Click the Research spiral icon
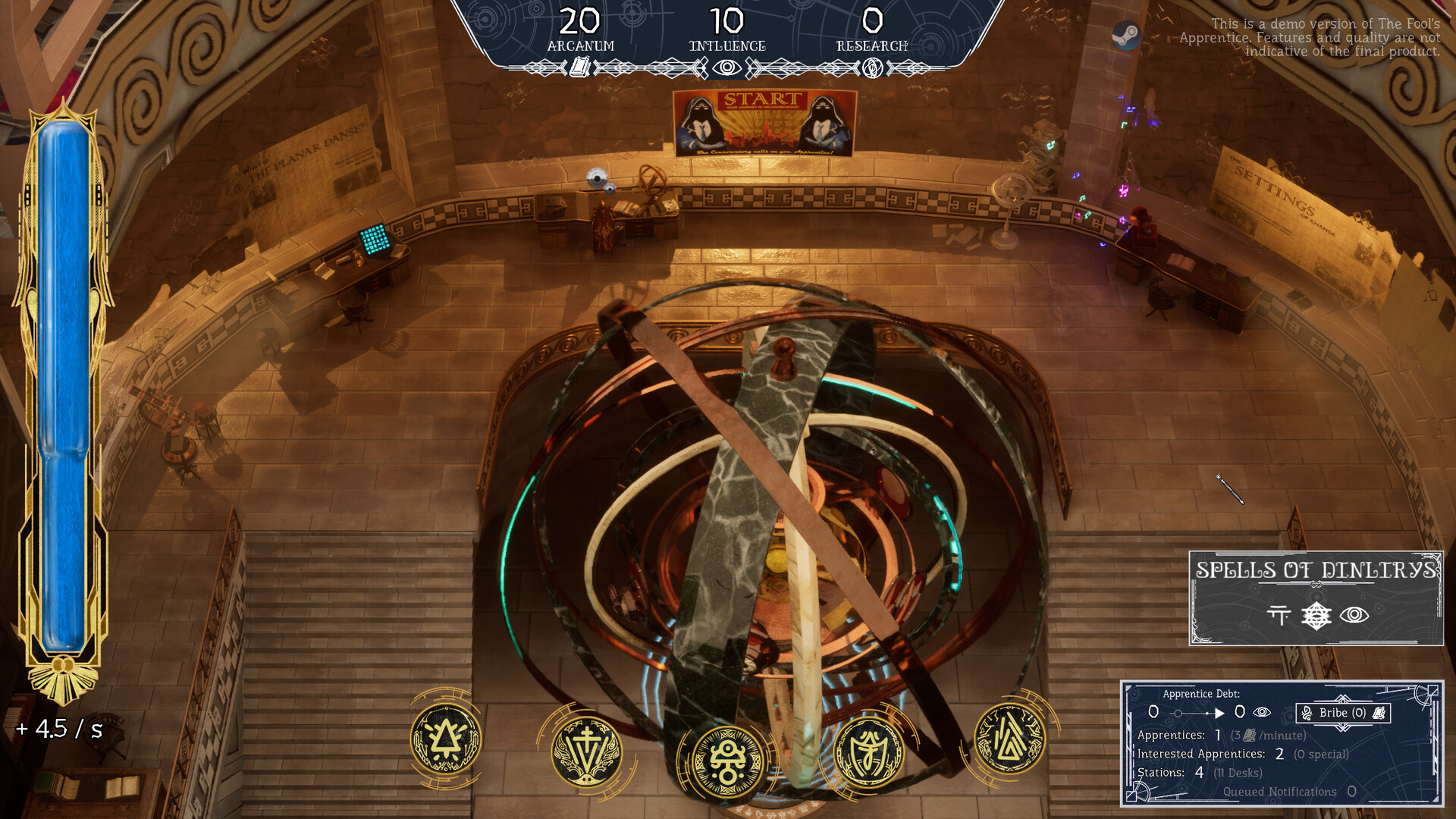The height and width of the screenshot is (819, 1456). [x=872, y=66]
